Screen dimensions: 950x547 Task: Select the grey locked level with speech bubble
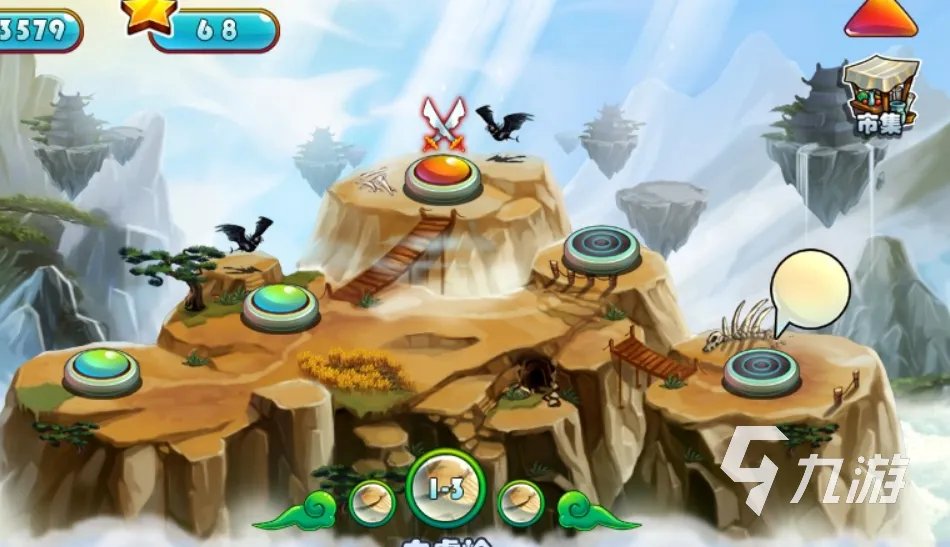point(762,369)
